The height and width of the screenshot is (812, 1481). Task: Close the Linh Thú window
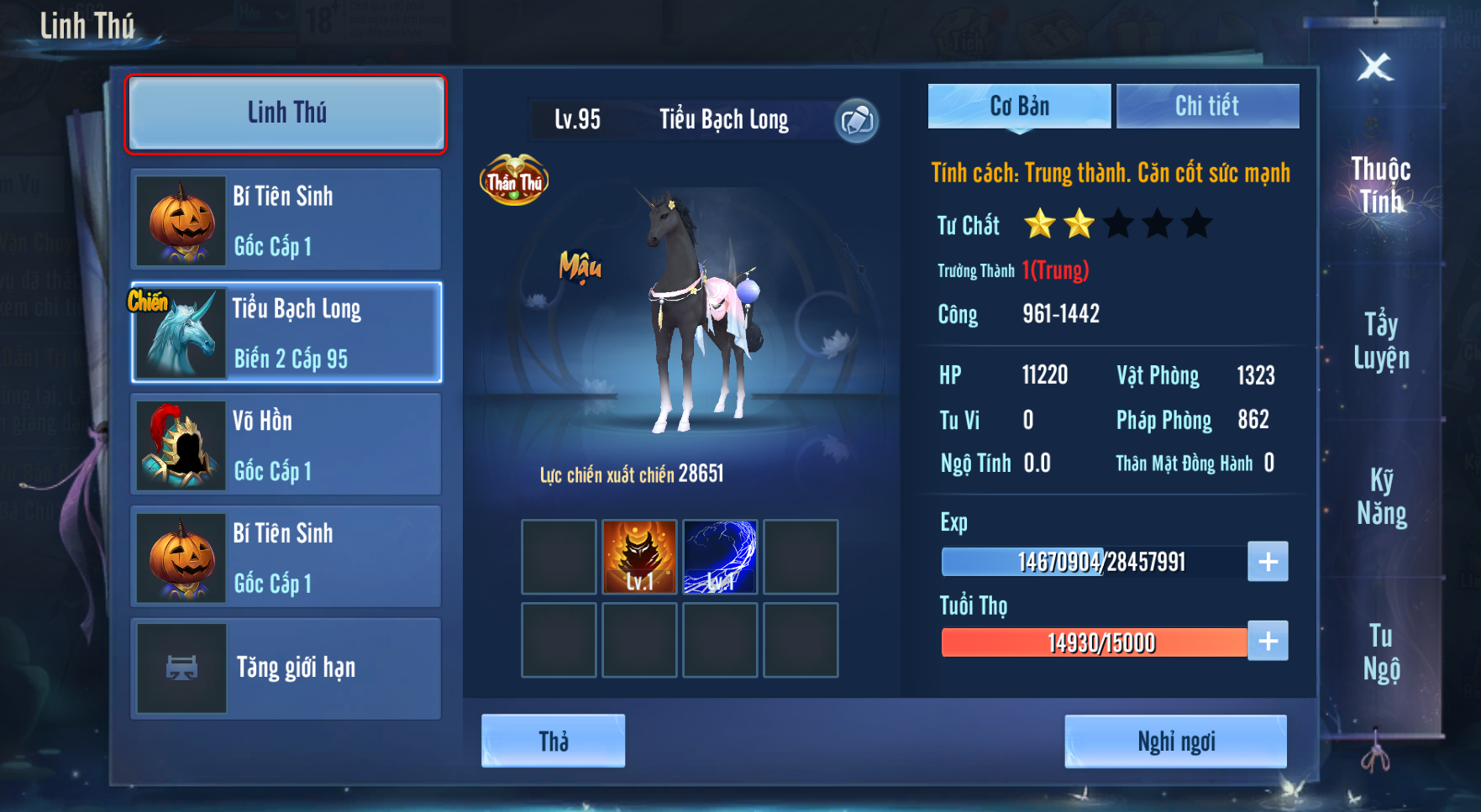click(x=1375, y=66)
